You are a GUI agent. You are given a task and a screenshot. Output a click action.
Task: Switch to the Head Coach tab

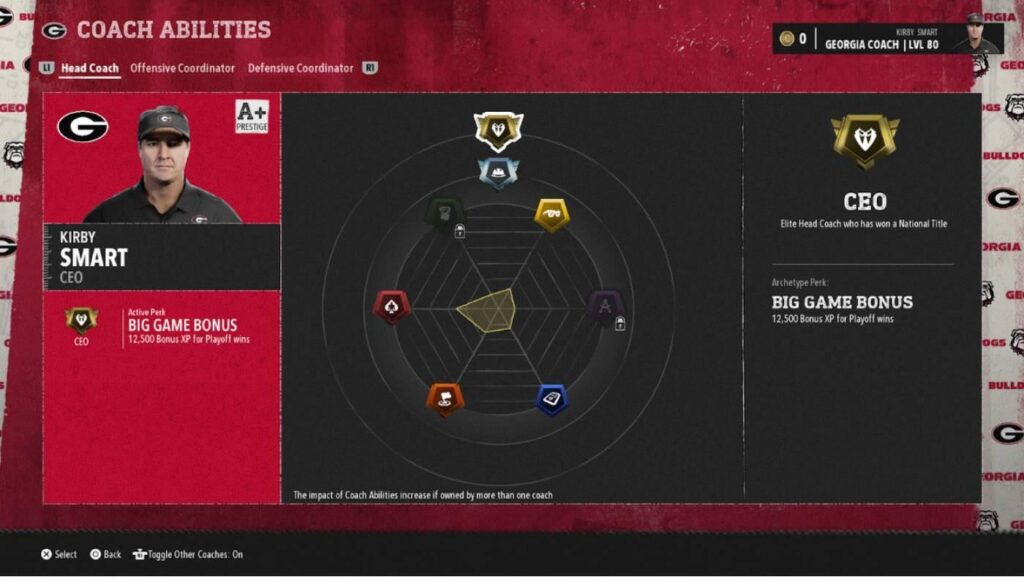89,68
